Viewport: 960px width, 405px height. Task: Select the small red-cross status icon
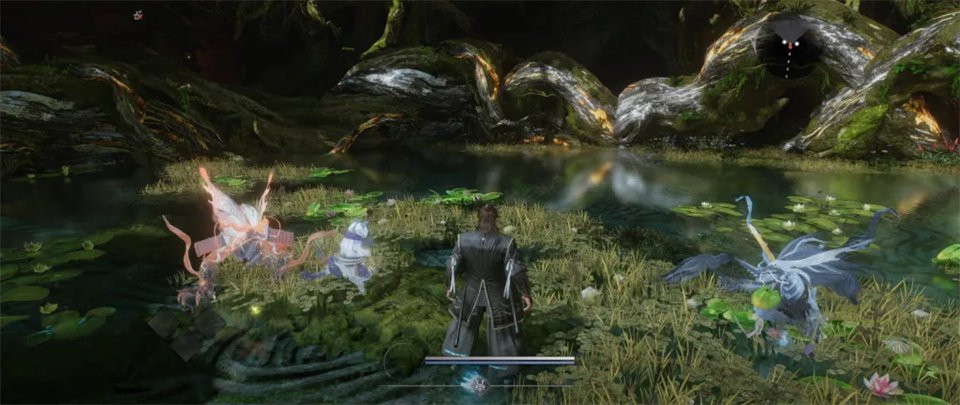click(x=138, y=15)
